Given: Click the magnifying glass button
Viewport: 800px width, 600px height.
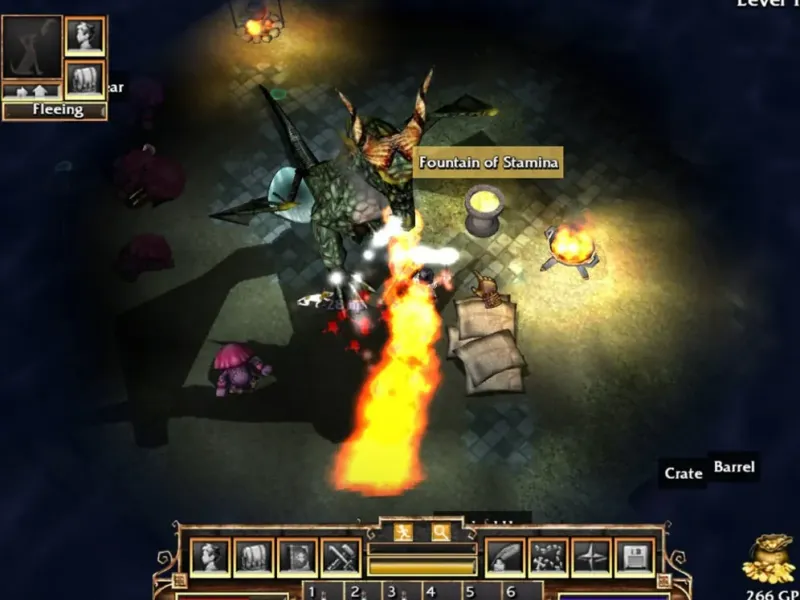Looking at the screenshot, I should (x=440, y=531).
